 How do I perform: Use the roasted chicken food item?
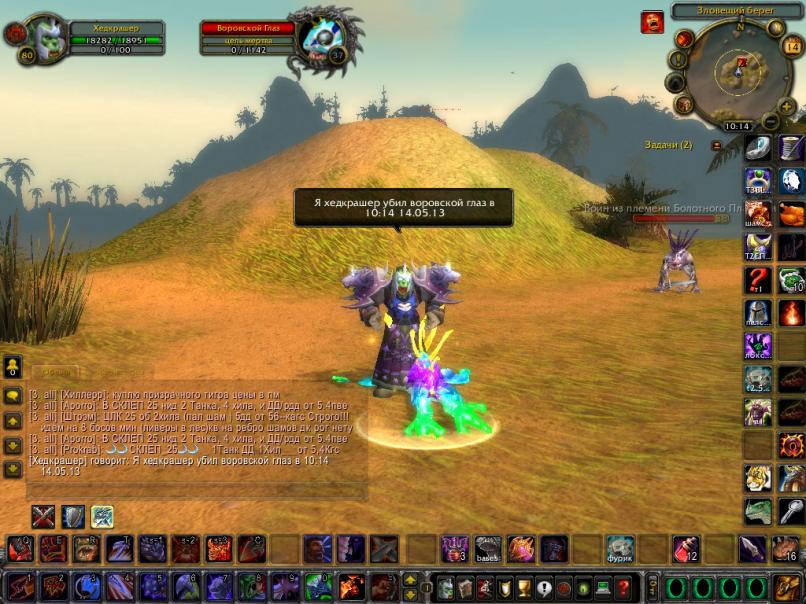coord(791,213)
